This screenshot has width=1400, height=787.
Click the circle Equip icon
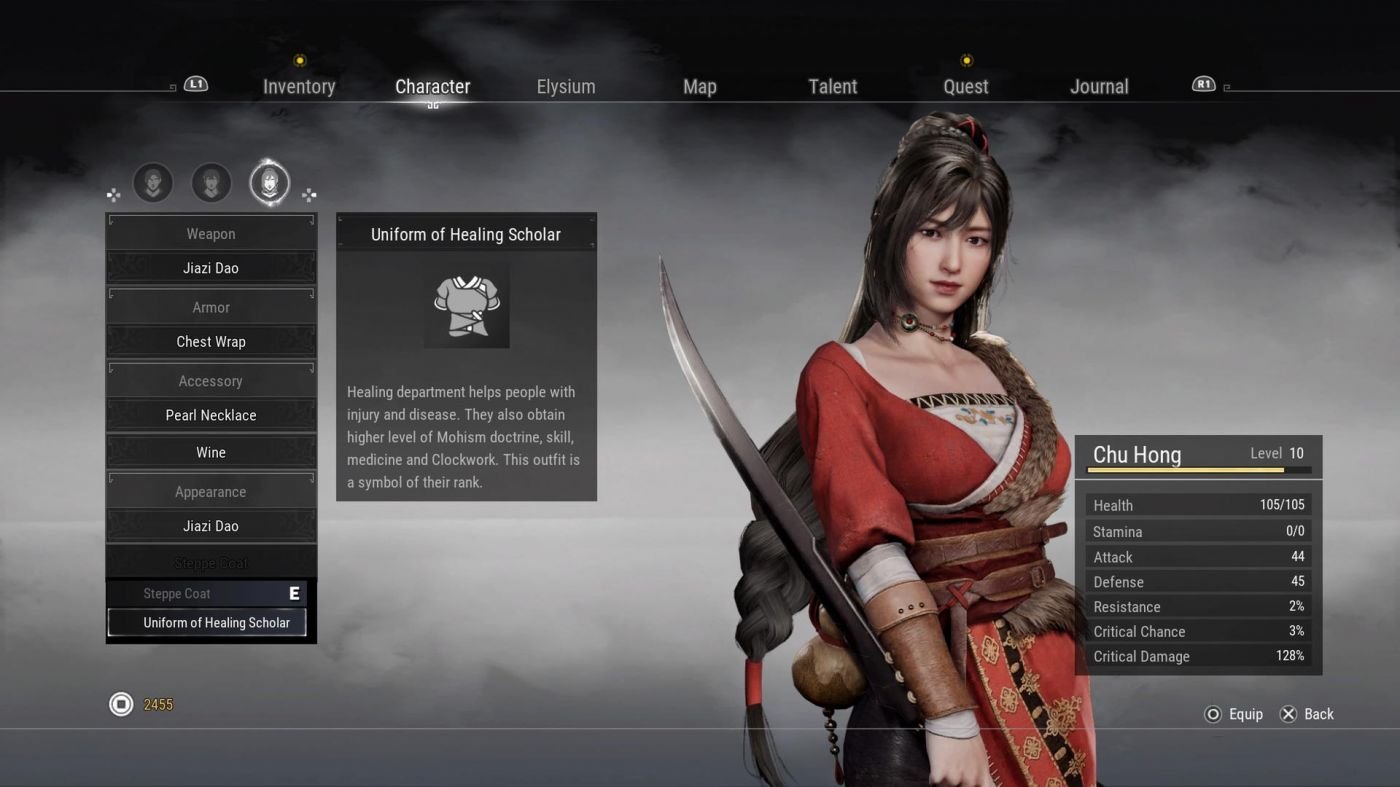1210,714
